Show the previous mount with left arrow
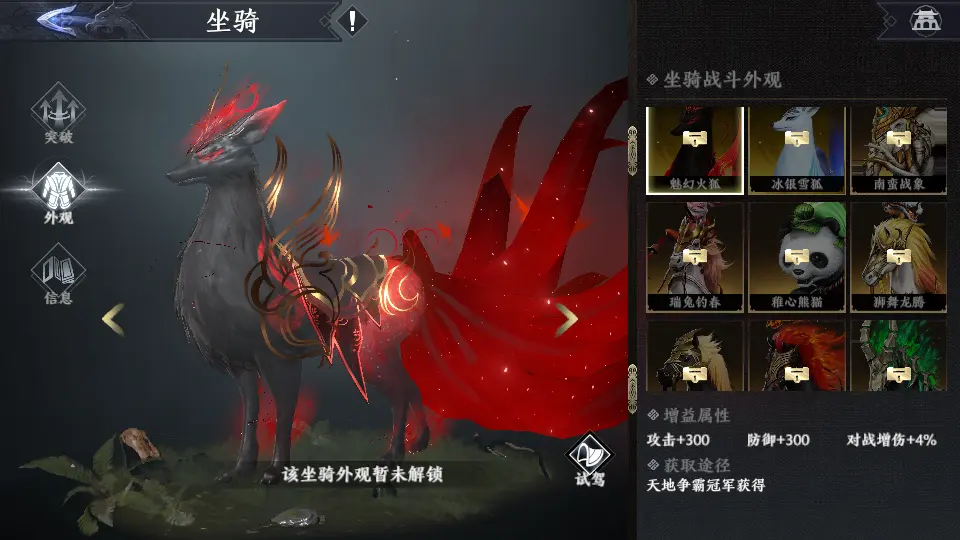The image size is (960, 540). [113, 320]
